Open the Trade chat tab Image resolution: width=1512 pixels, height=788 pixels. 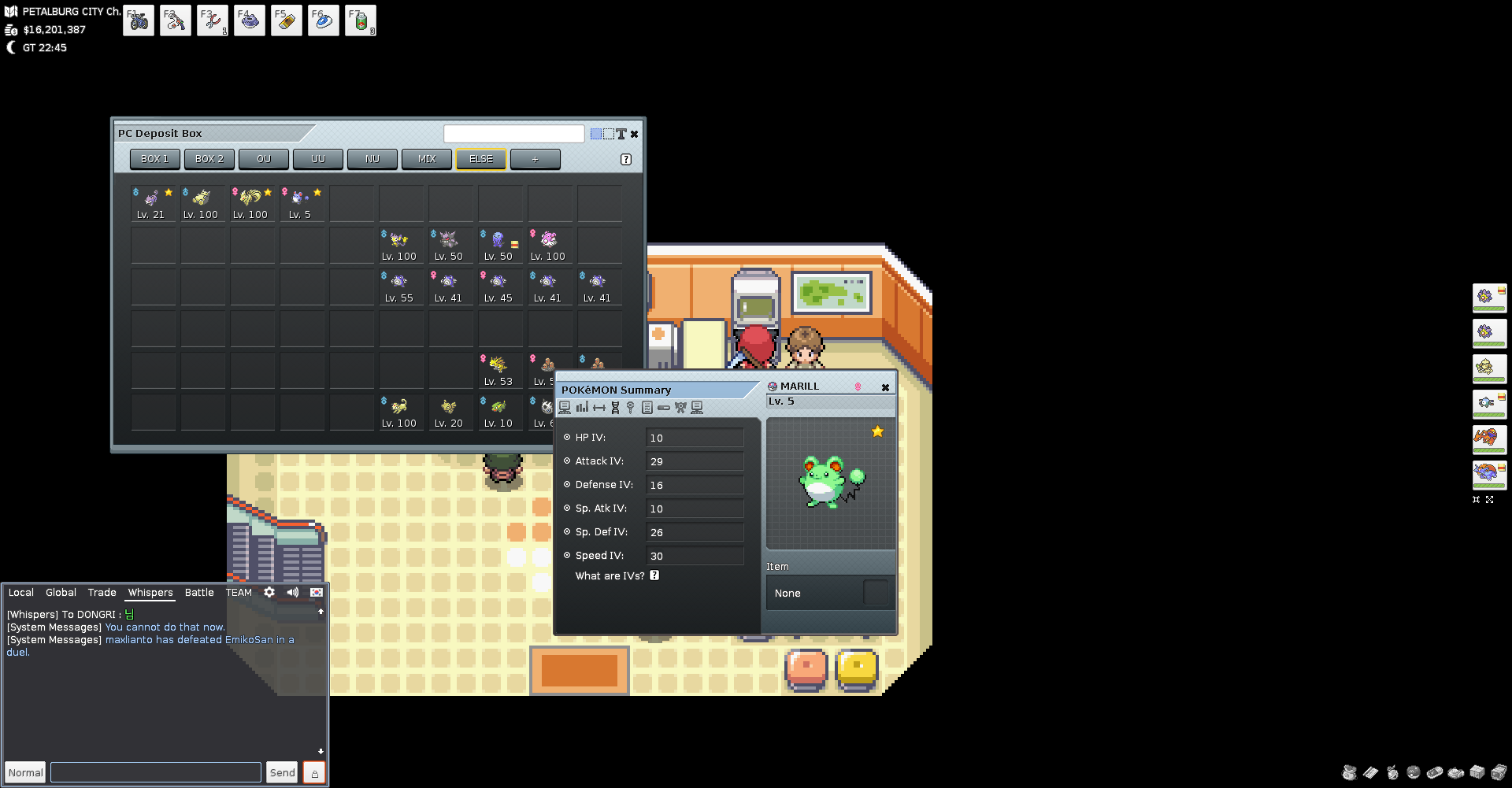pos(102,593)
